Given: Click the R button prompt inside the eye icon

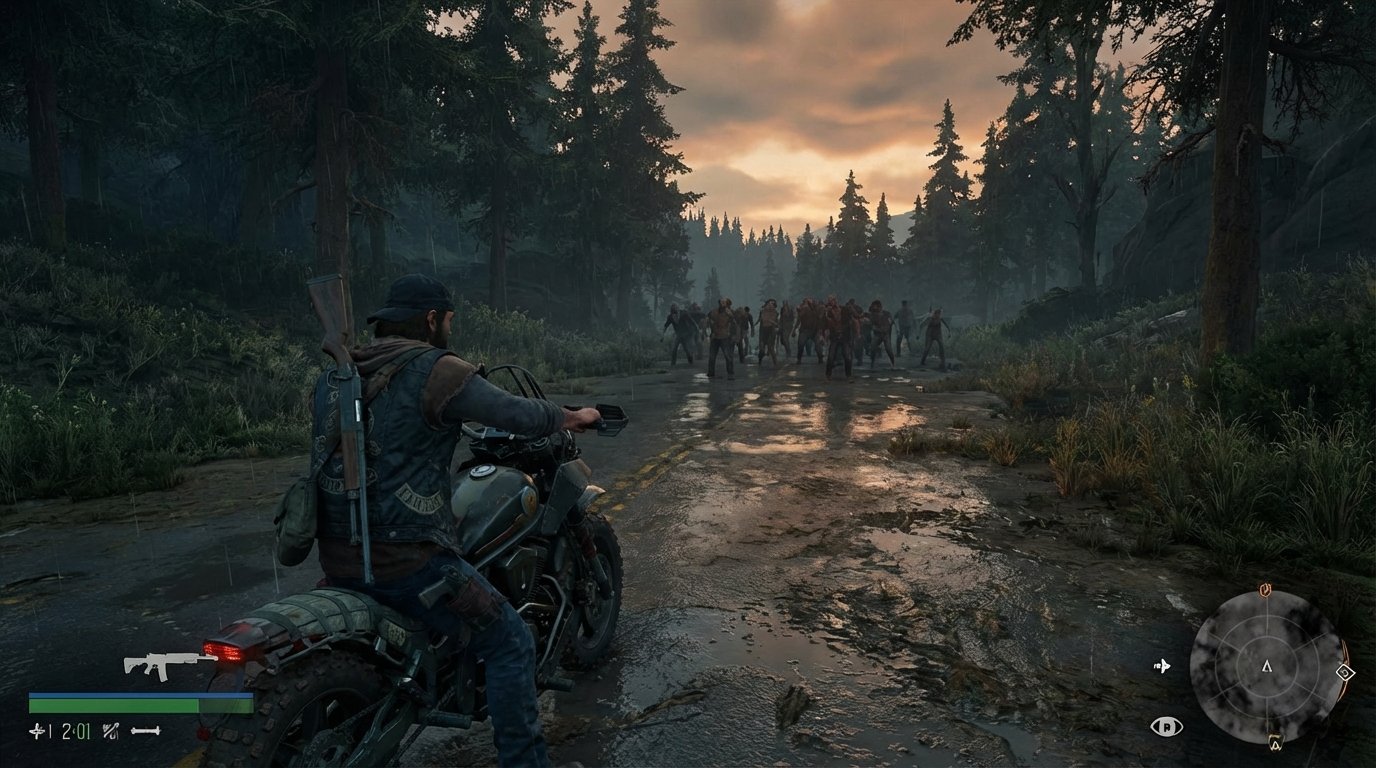Looking at the screenshot, I should (x=1168, y=726).
